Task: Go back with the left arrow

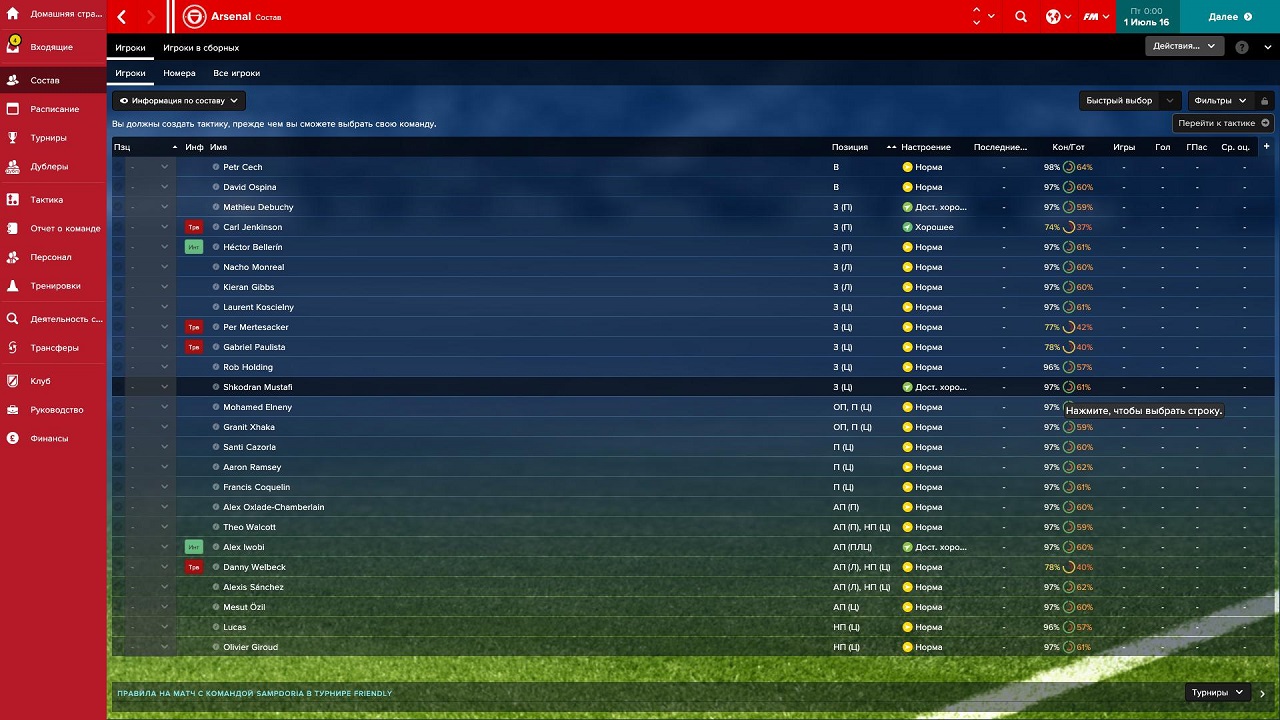Action: tap(122, 17)
